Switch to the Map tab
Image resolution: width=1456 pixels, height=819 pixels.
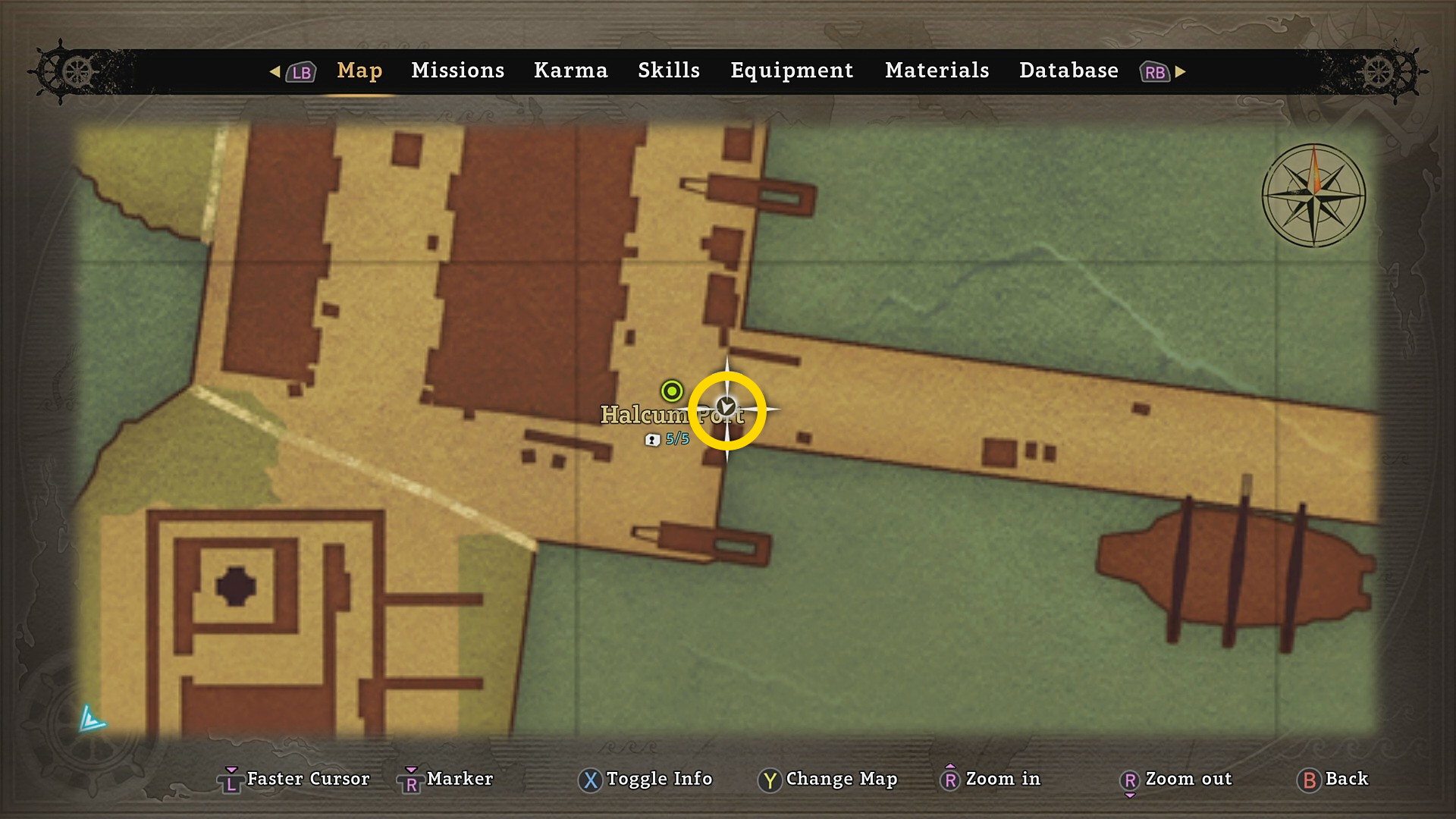pyautogui.click(x=359, y=71)
